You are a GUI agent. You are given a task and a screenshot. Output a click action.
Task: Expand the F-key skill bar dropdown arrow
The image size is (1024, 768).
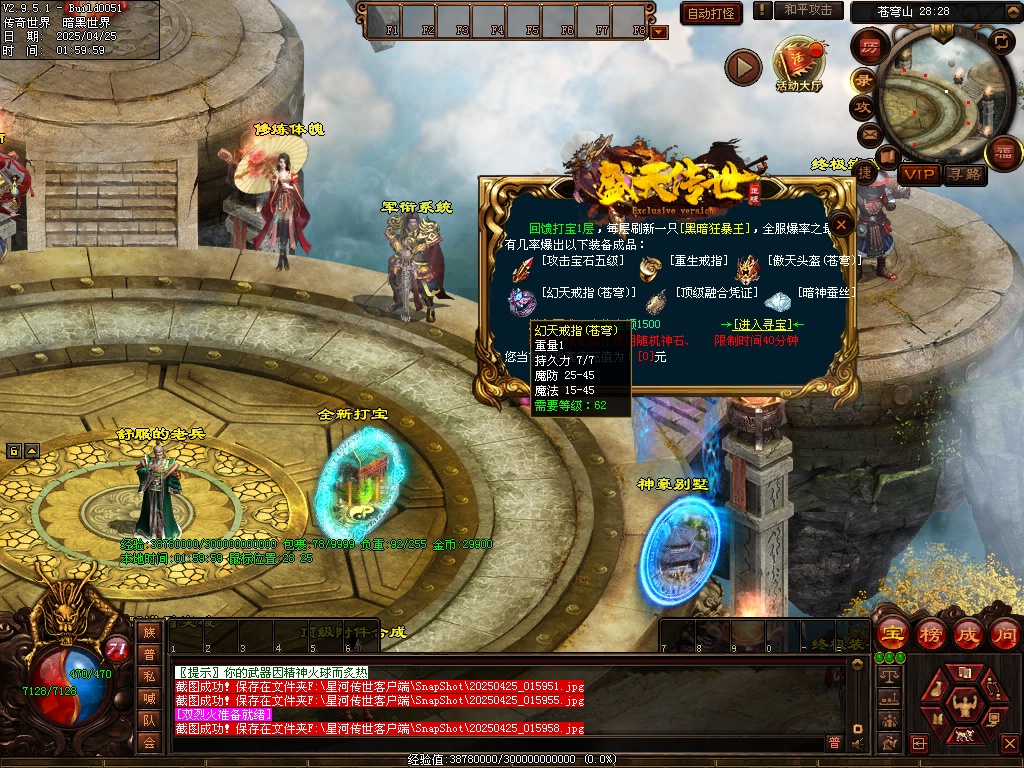point(659,31)
